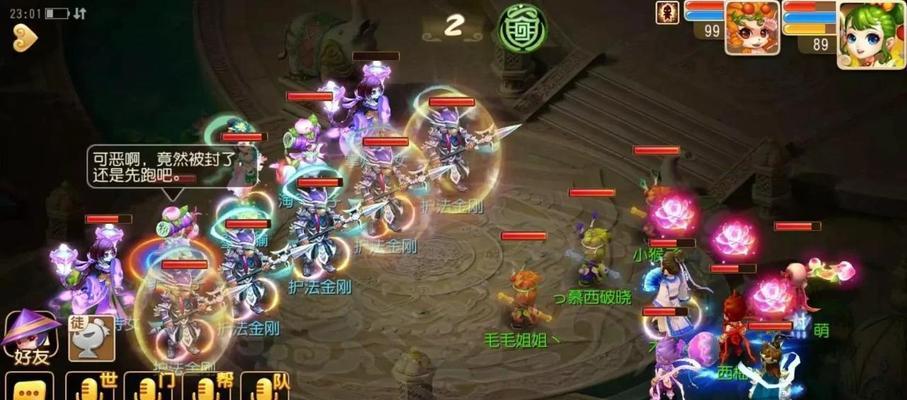The width and height of the screenshot is (907, 400).
Task: Open the 好友 friends panel
Action: 30,337
